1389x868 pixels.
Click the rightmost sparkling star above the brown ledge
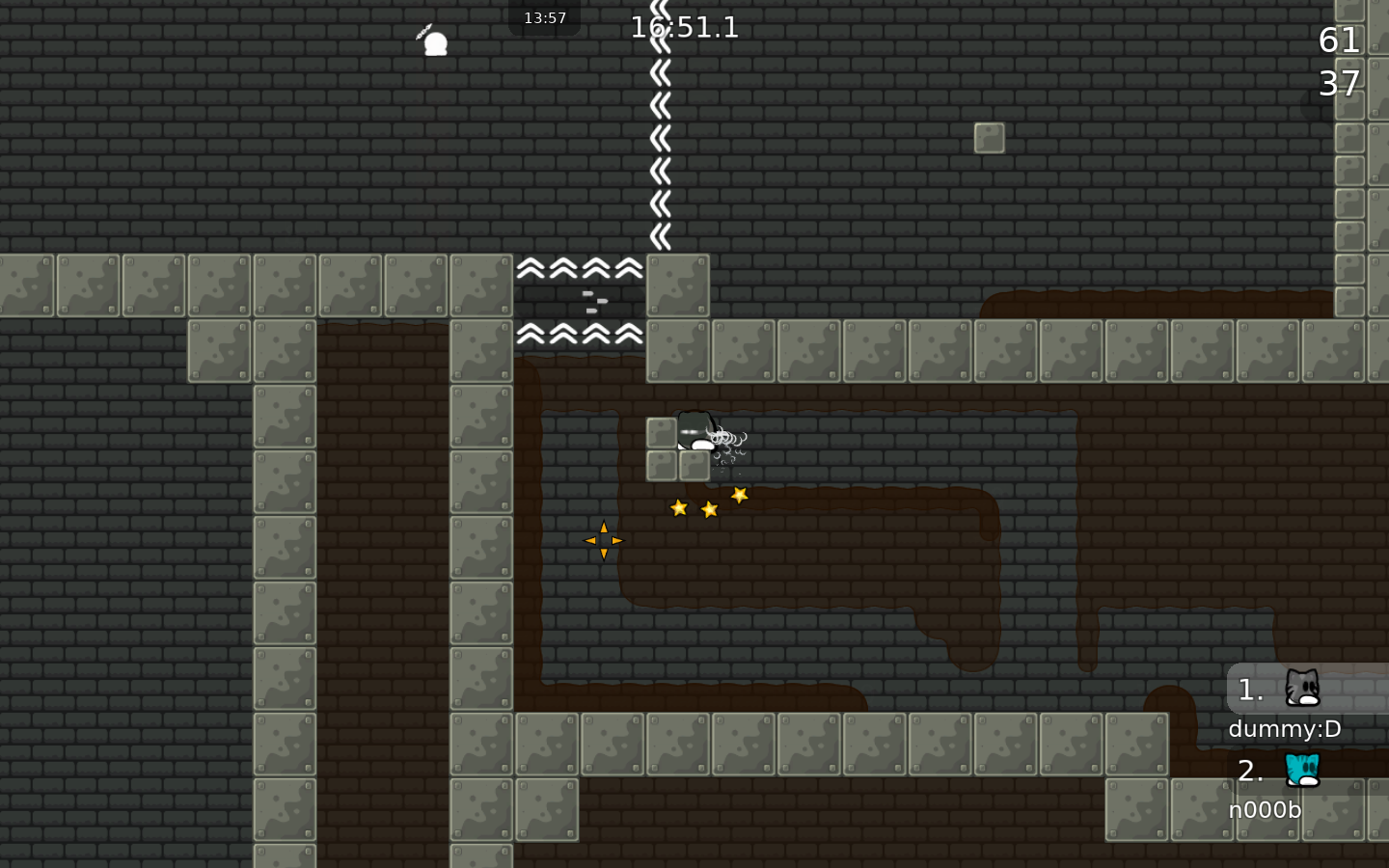coord(739,495)
